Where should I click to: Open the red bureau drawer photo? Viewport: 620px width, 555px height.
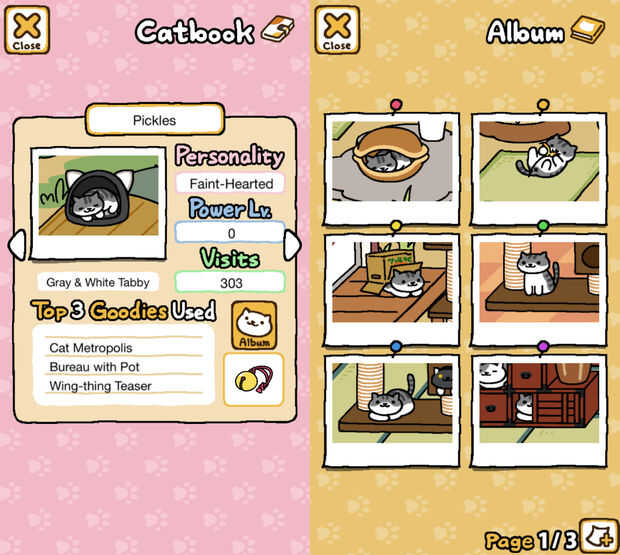pyautogui.click(x=541, y=403)
